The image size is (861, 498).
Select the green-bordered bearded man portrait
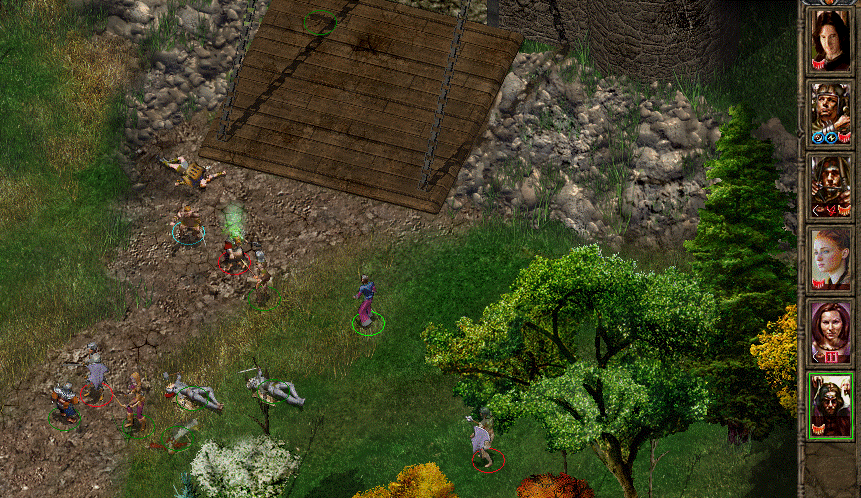pyautogui.click(x=830, y=405)
